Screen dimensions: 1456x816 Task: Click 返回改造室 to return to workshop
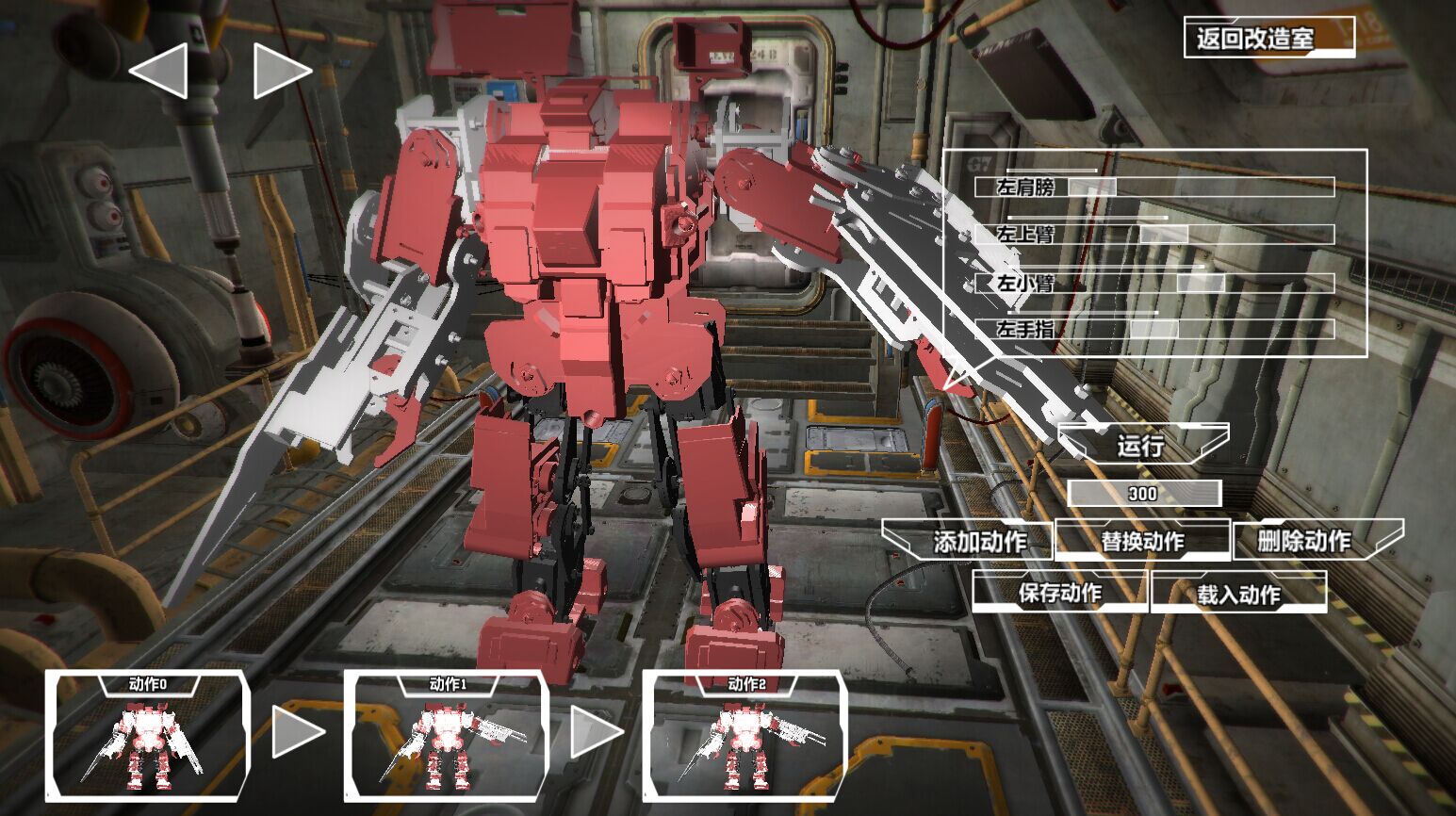pos(1268,38)
